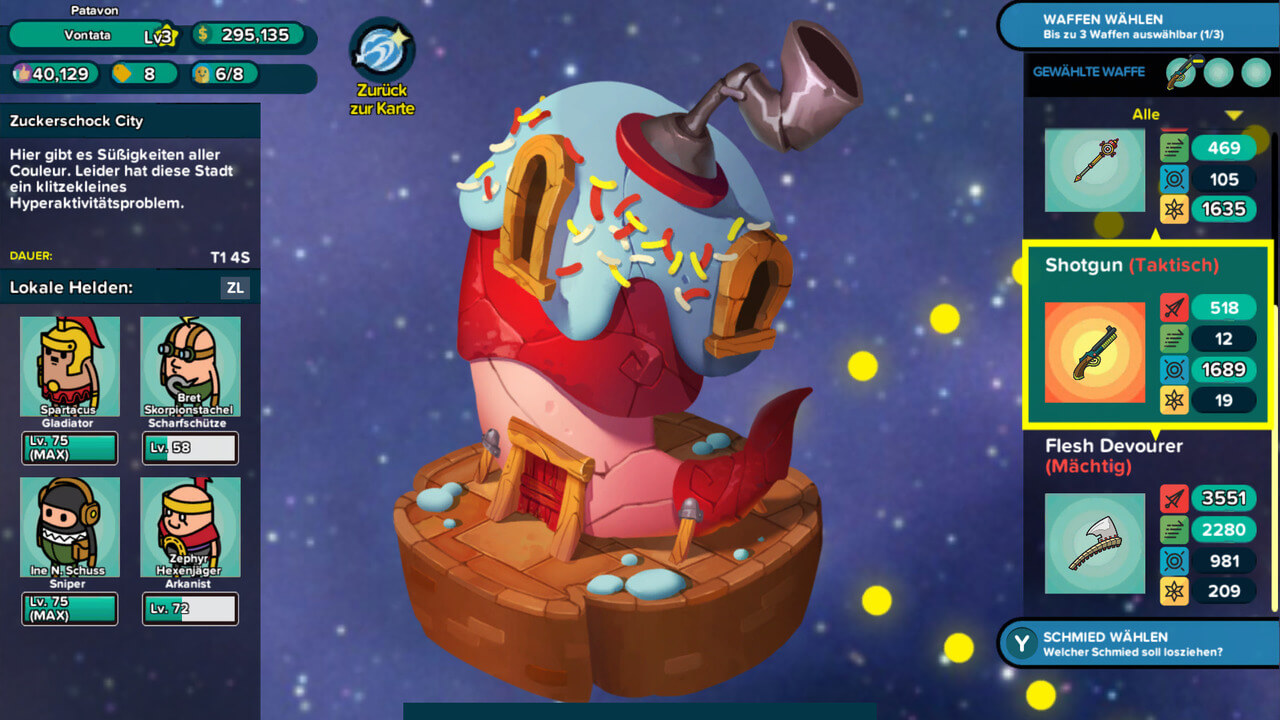View local hero Spartacus the Gladiator
The image size is (1280, 720).
click(69, 366)
